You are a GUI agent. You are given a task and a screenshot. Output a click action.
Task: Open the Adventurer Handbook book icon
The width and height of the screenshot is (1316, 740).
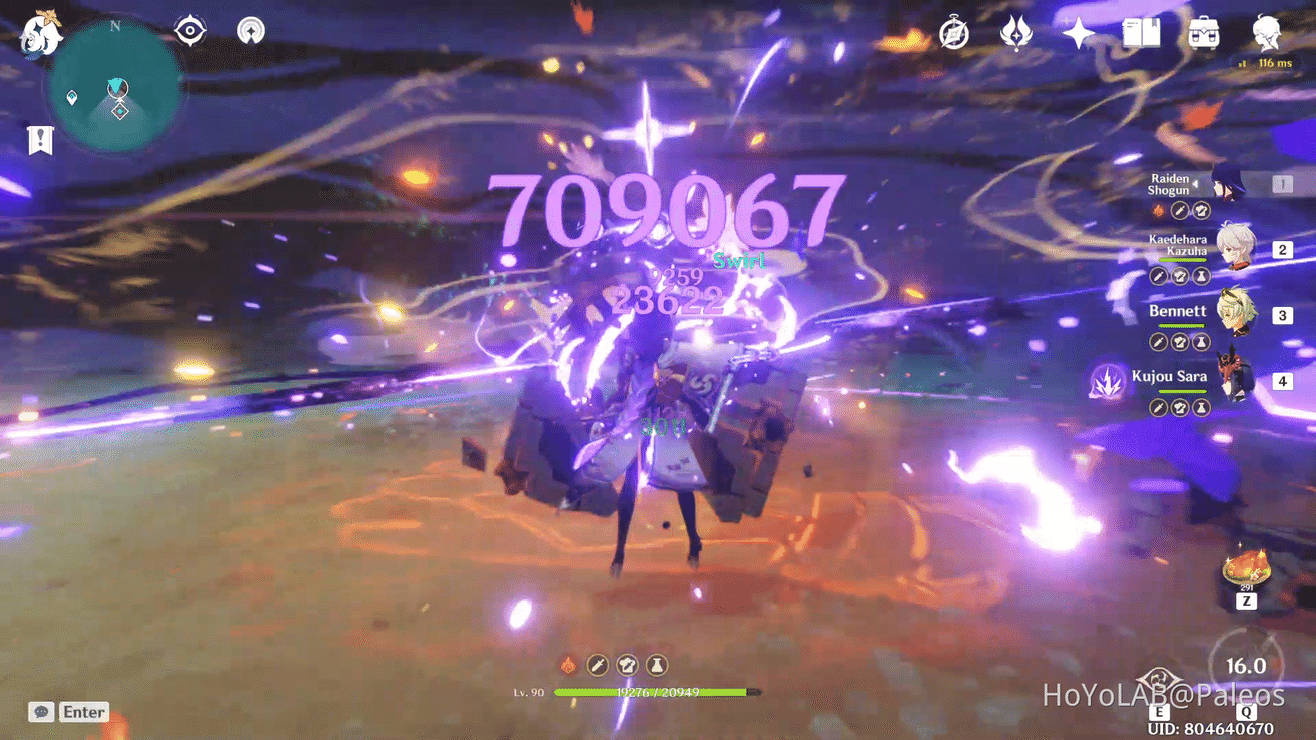(1140, 33)
